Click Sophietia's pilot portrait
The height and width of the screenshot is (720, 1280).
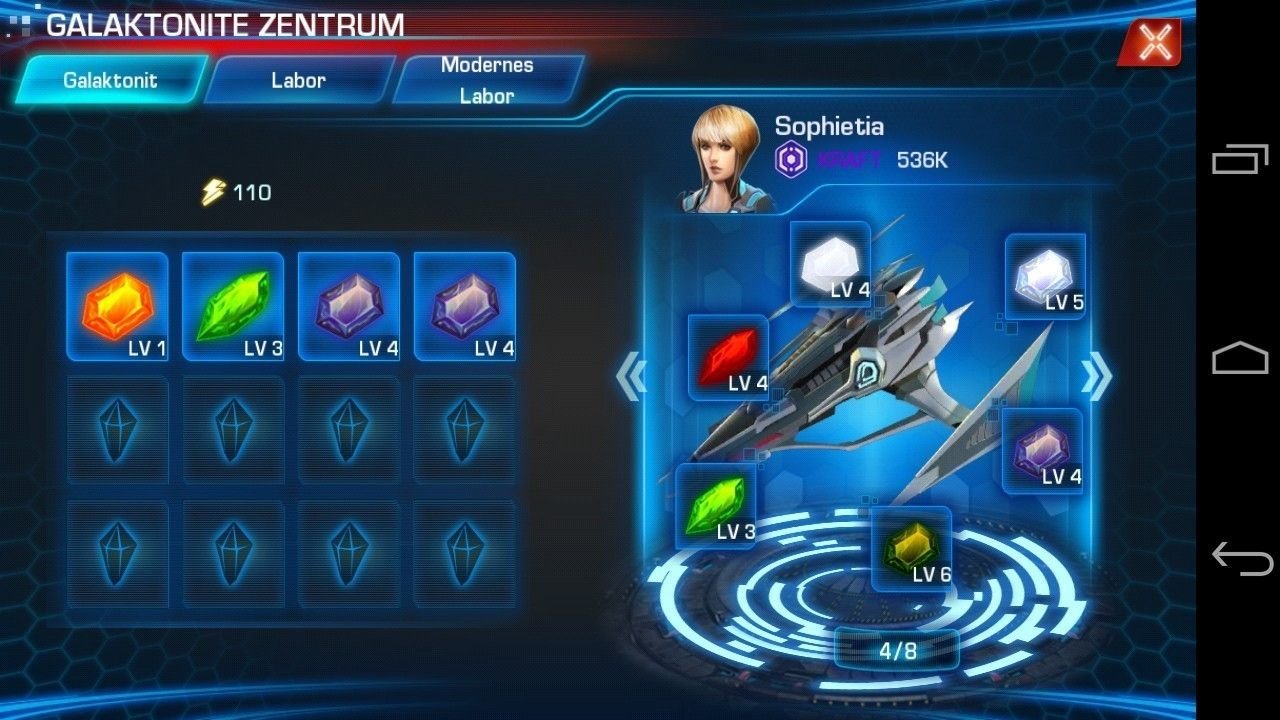(x=727, y=160)
